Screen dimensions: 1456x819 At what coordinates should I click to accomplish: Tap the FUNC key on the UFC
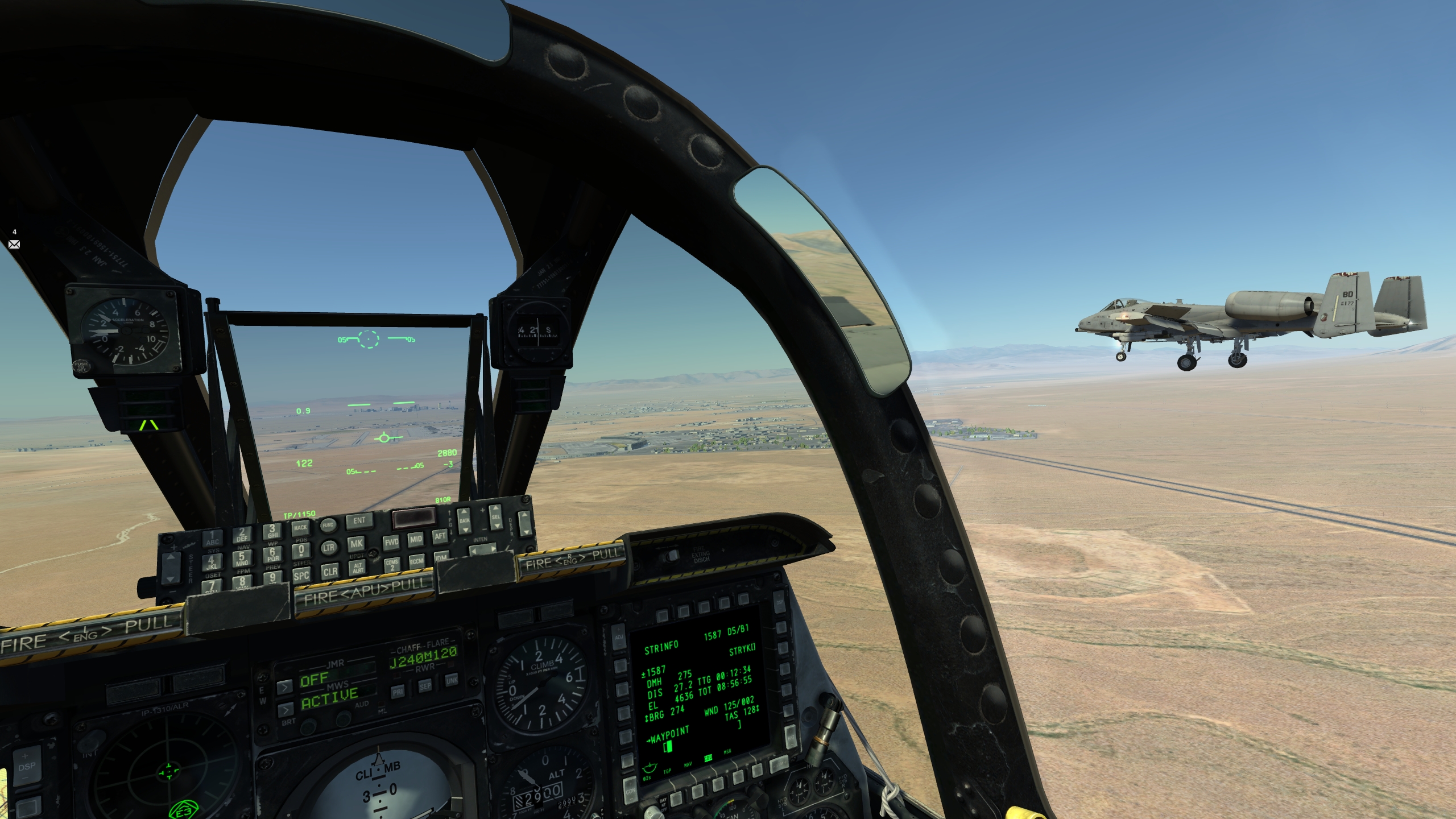coord(328,526)
